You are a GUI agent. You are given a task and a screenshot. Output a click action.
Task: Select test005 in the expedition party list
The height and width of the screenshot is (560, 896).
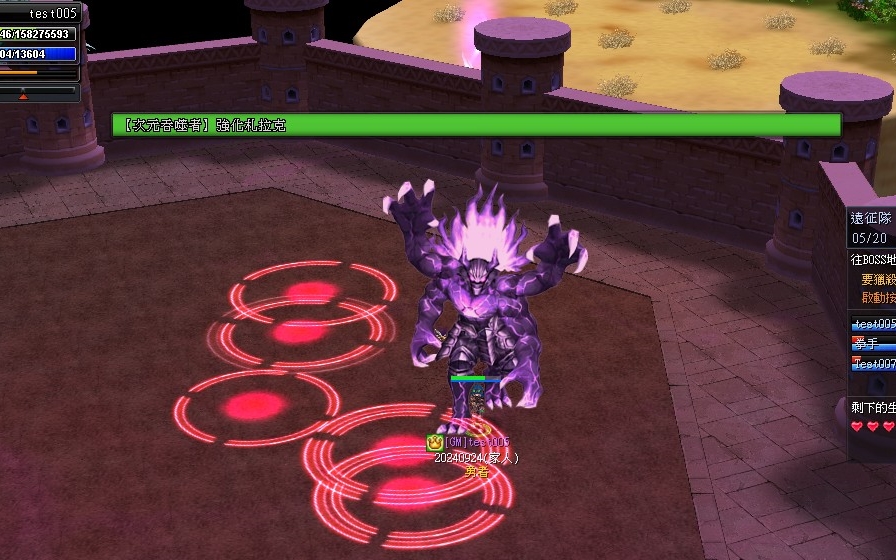pos(873,324)
